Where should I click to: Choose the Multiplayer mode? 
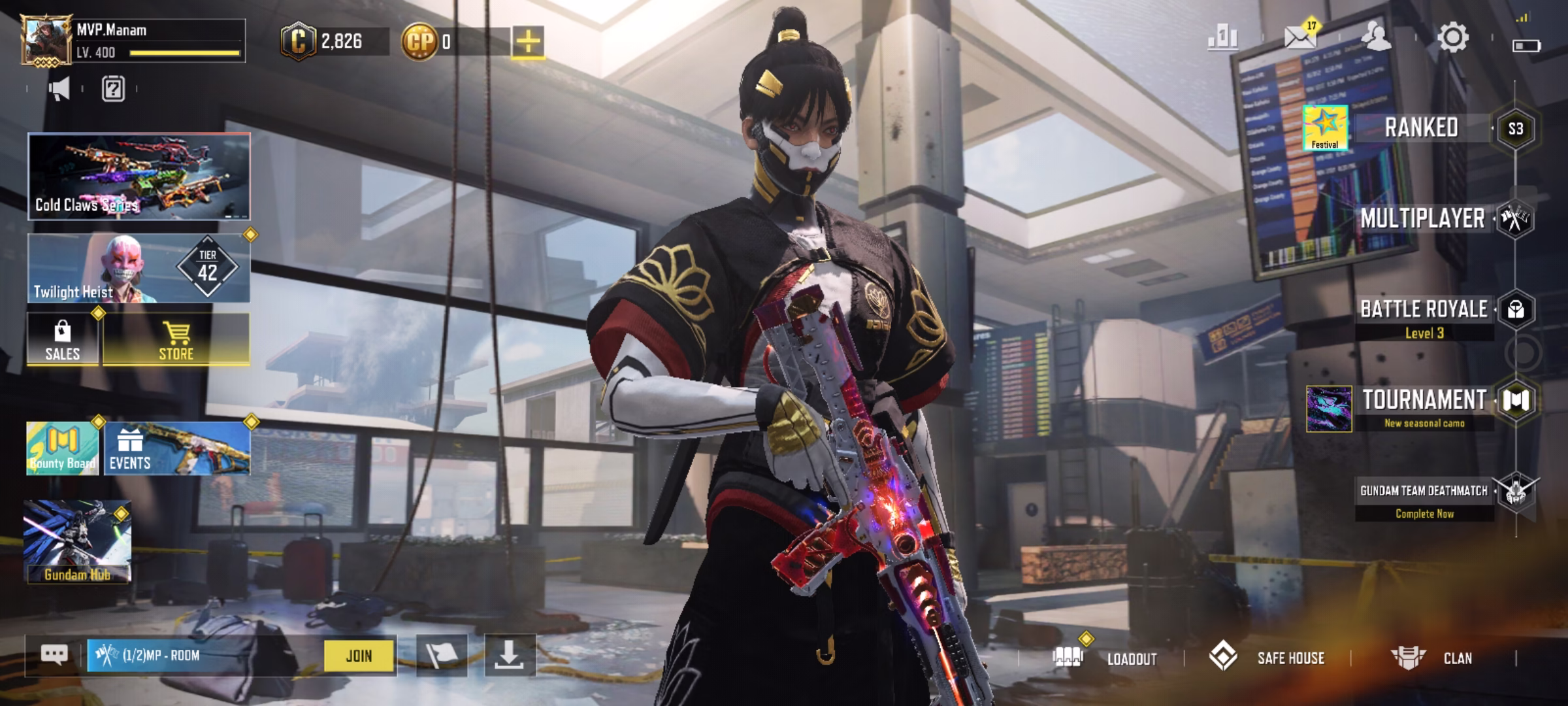click(1423, 219)
